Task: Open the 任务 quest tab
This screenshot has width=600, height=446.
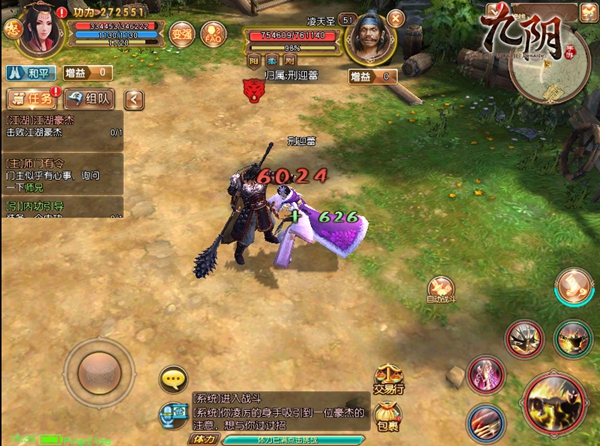Action: [31, 98]
